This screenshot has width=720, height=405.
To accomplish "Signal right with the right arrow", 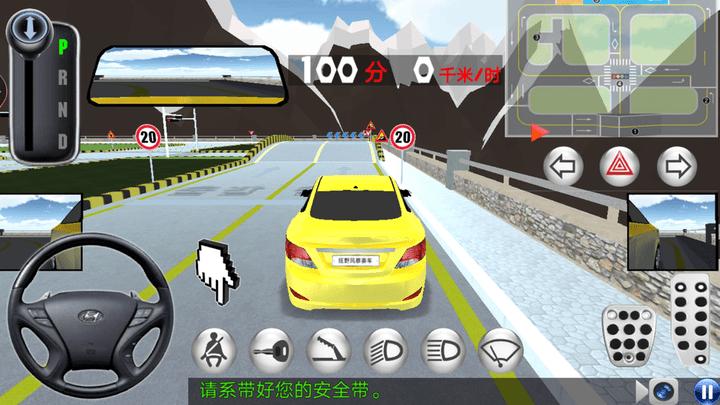I will (678, 164).
